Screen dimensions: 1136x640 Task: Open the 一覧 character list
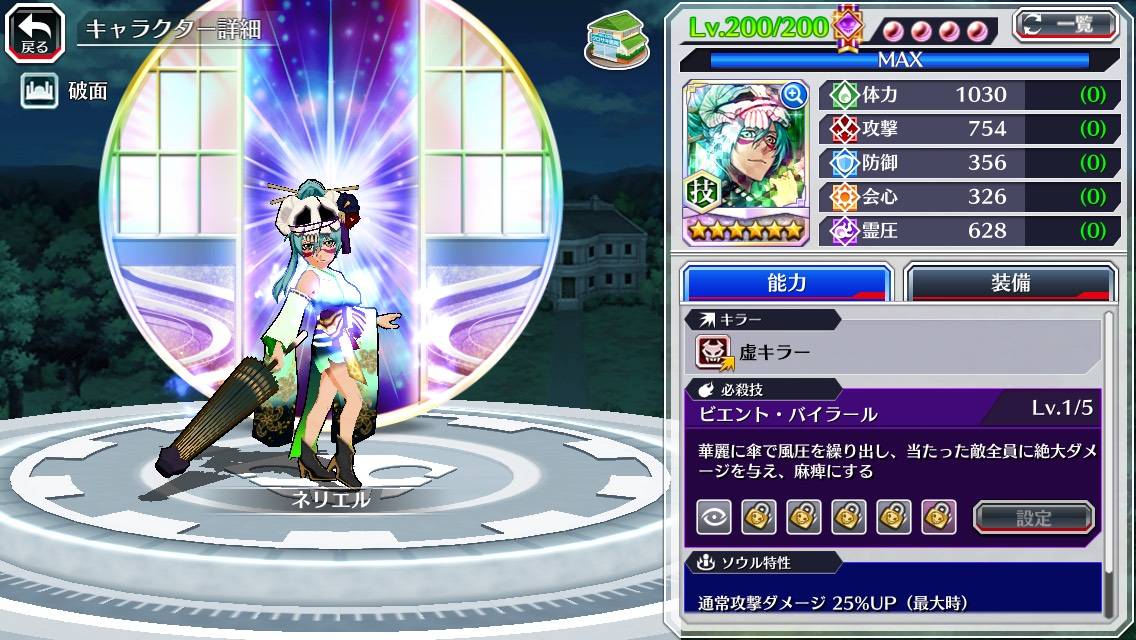tap(1065, 24)
